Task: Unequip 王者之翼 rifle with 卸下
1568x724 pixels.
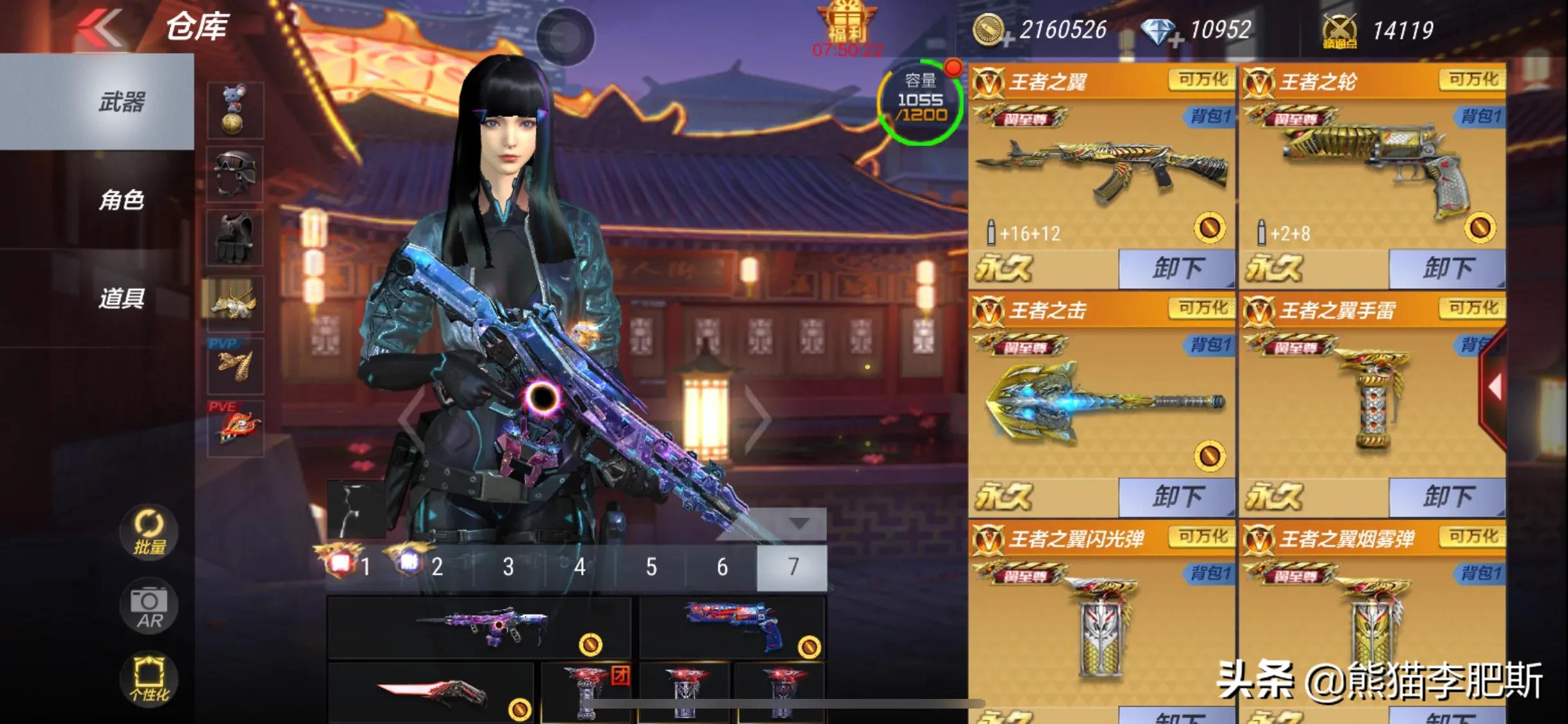Action: [1177, 268]
